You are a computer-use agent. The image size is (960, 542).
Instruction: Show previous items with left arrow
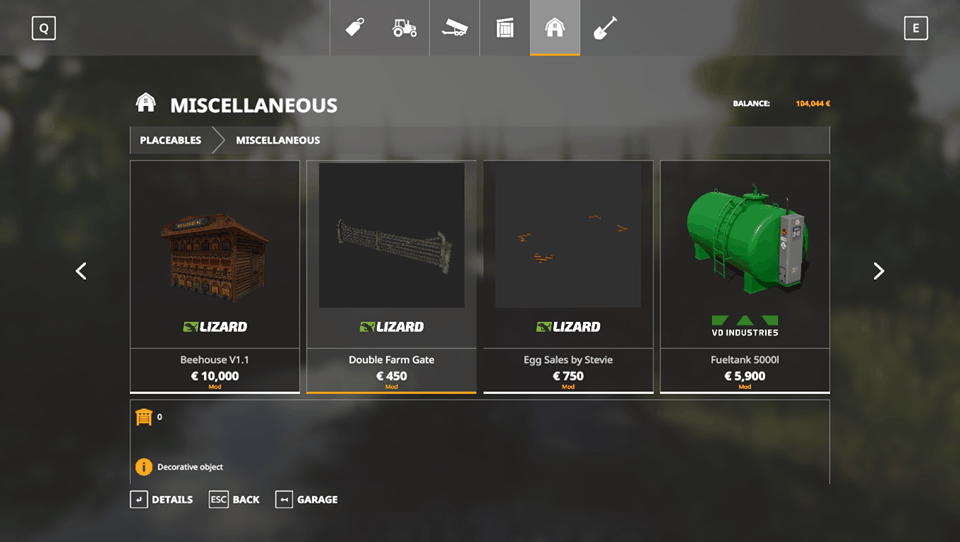pyautogui.click(x=81, y=271)
